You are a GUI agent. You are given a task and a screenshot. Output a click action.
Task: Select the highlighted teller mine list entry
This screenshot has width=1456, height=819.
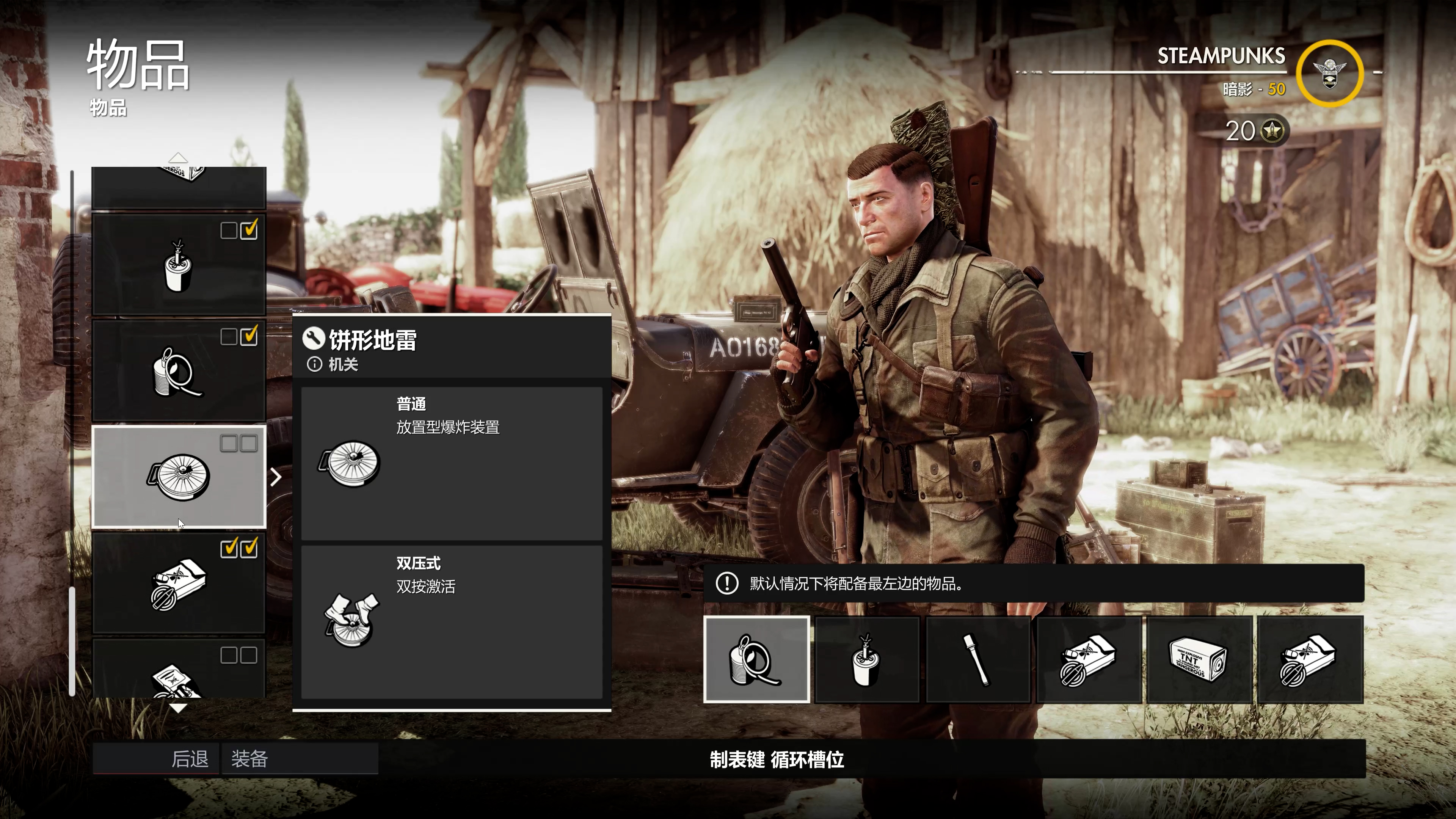(x=179, y=477)
